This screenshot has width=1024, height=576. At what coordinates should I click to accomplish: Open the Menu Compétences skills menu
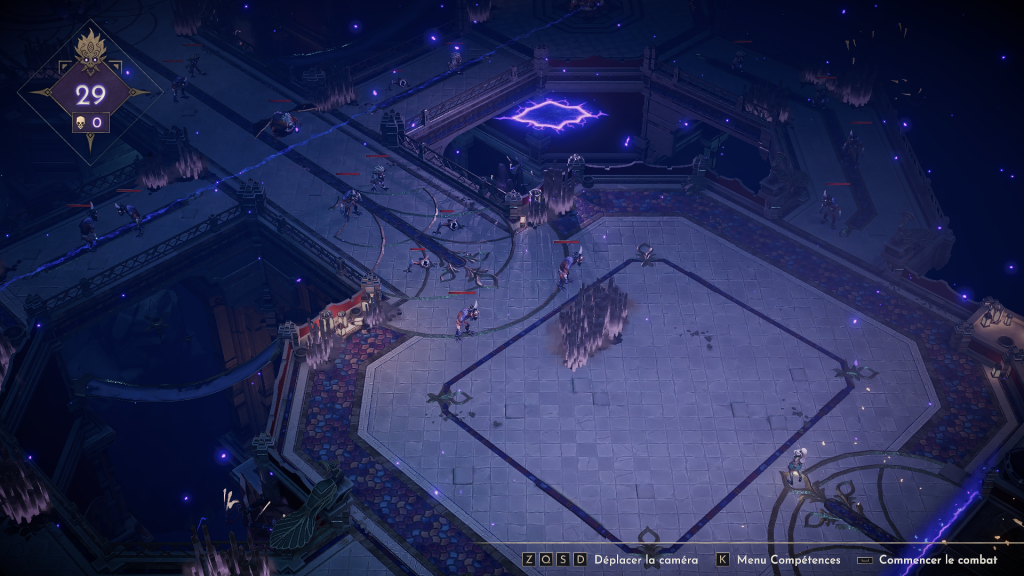790,561
